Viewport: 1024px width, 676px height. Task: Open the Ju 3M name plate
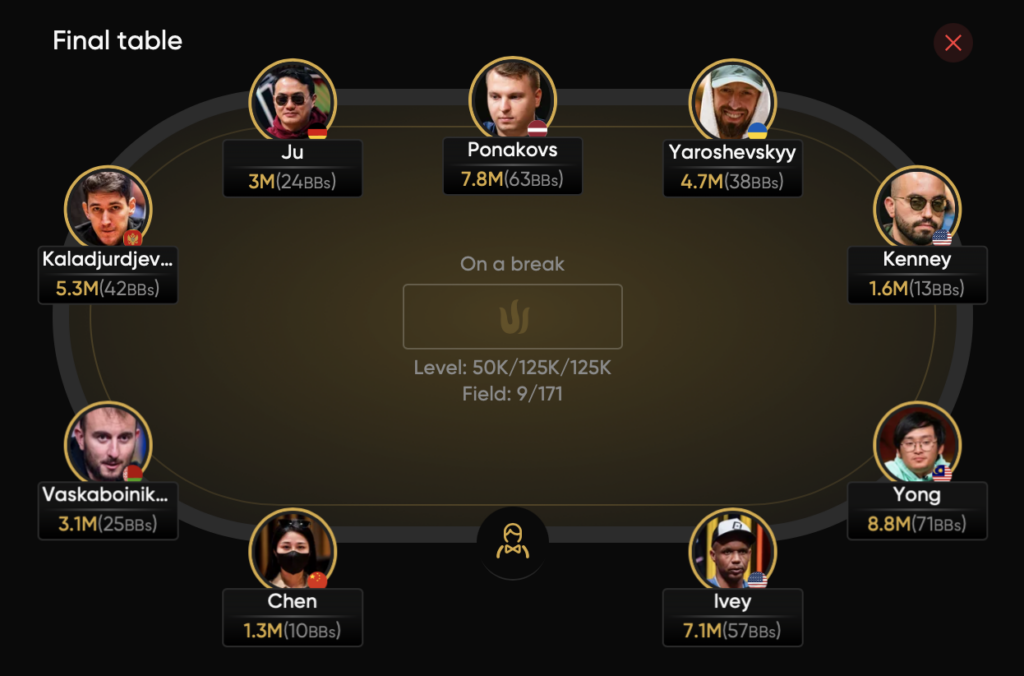pyautogui.click(x=292, y=168)
